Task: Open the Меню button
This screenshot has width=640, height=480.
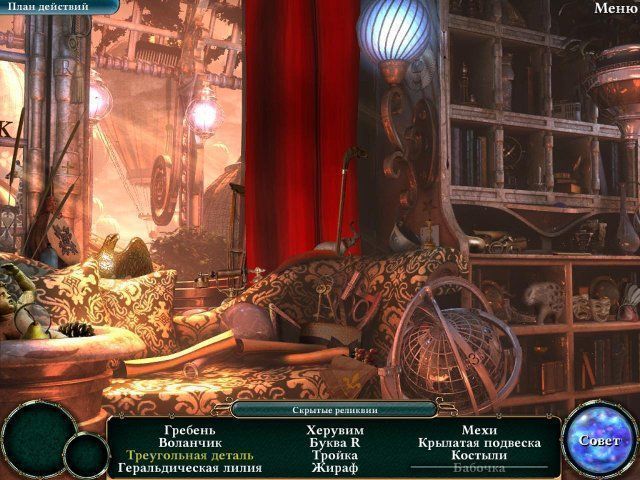Action: pos(615,8)
